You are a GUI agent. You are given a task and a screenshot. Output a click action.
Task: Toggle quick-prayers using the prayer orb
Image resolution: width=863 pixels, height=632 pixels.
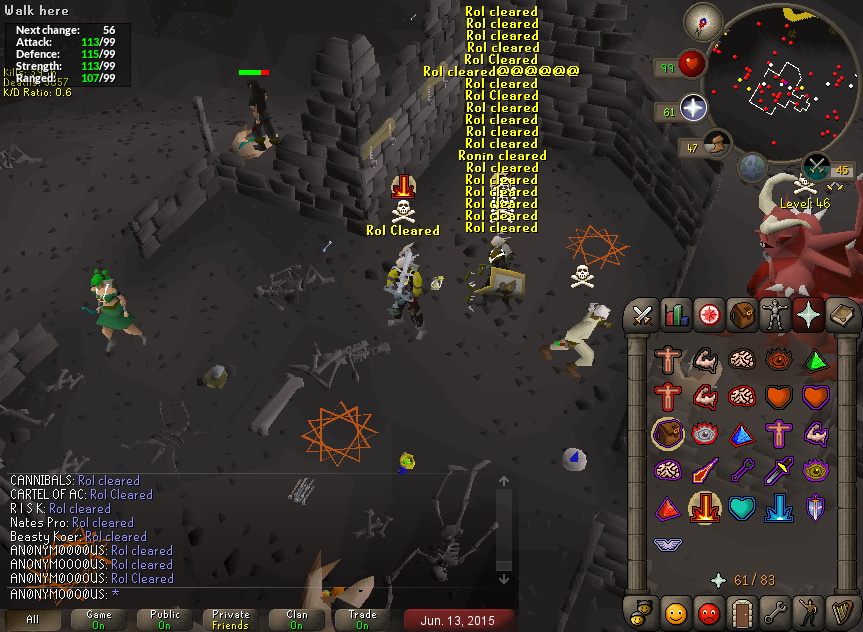tap(693, 108)
